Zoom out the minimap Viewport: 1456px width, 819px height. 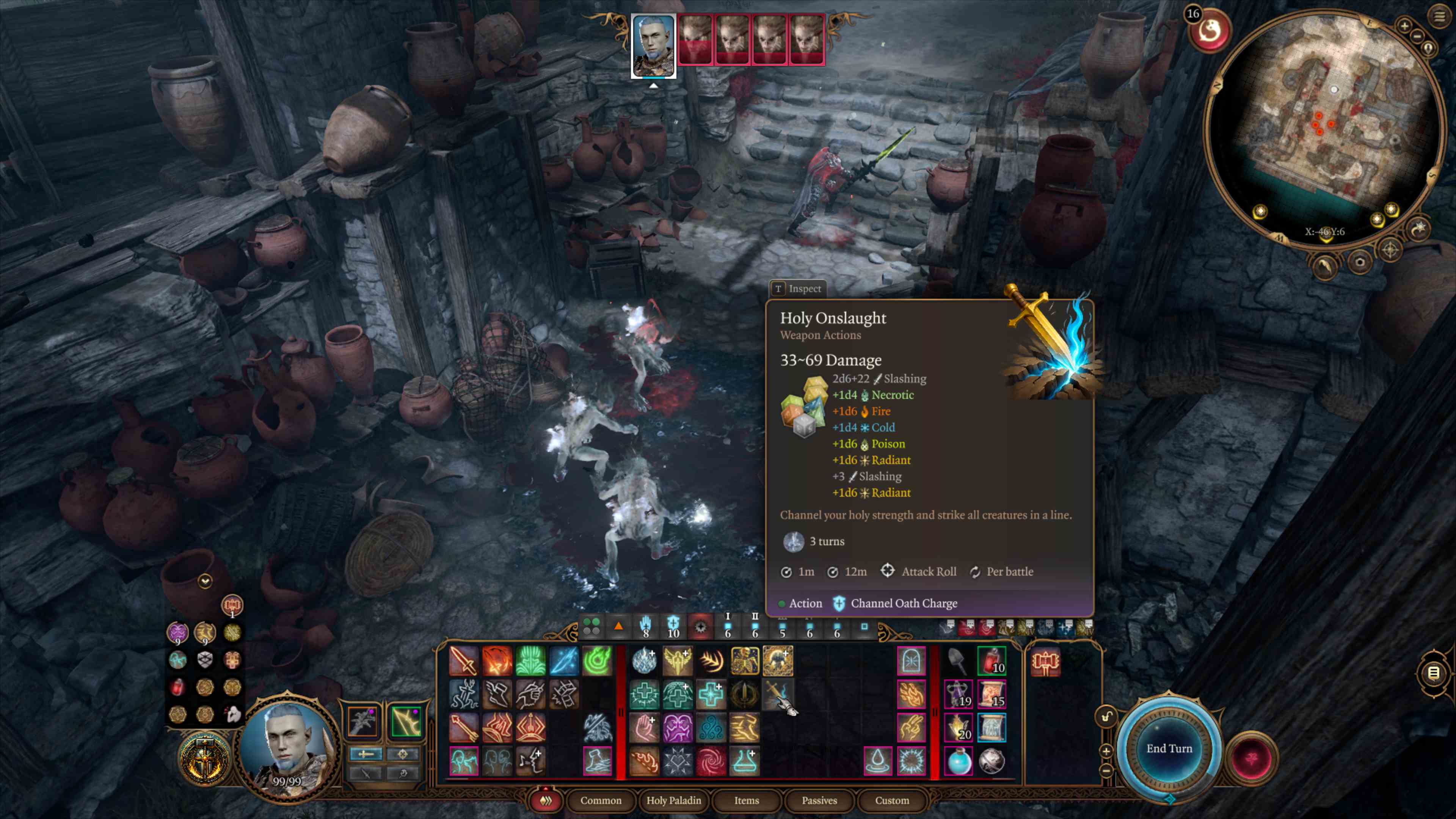point(1417,37)
